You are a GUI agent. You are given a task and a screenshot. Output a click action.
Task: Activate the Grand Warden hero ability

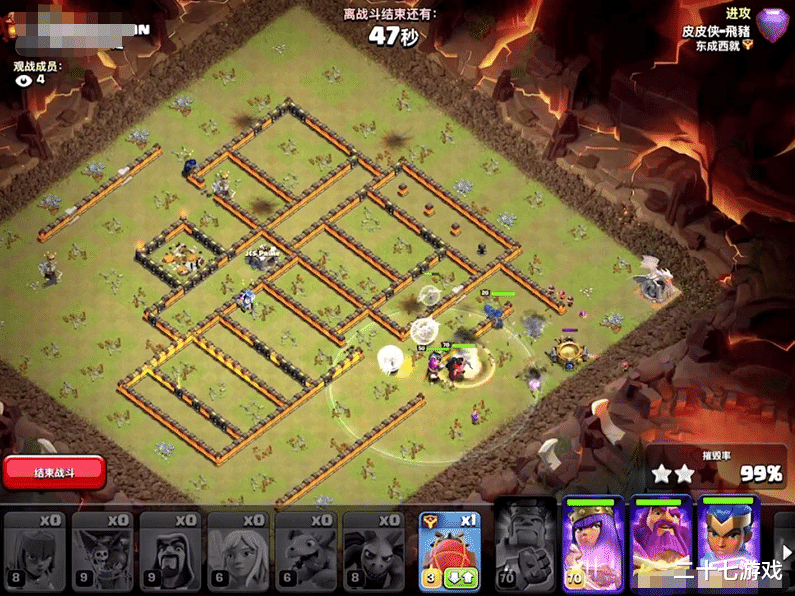pos(661,545)
